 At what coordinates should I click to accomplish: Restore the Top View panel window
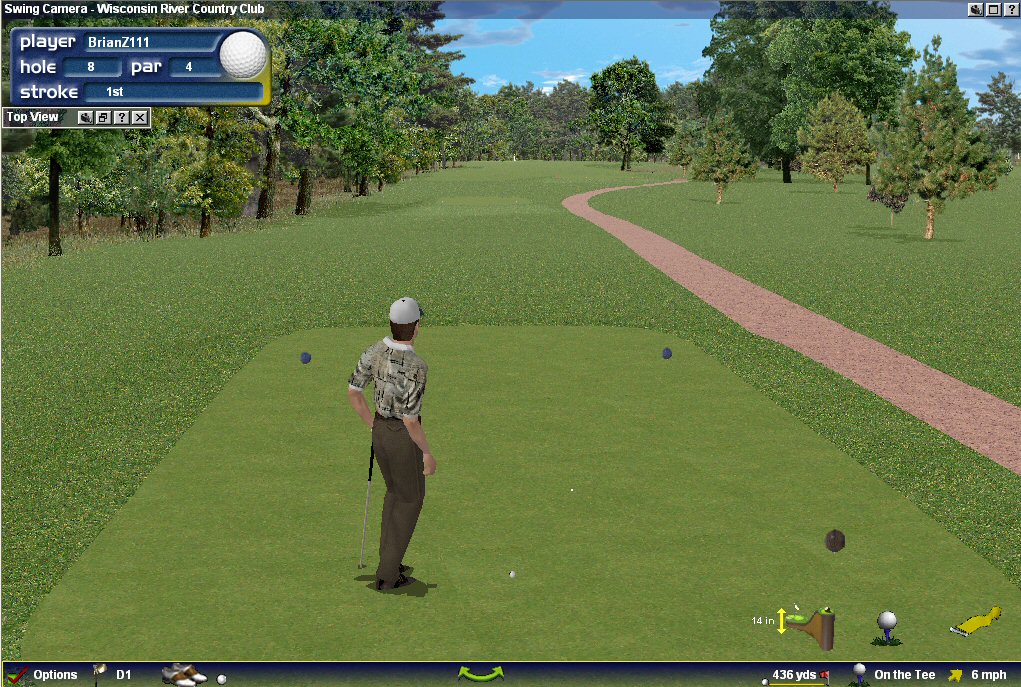tap(103, 118)
